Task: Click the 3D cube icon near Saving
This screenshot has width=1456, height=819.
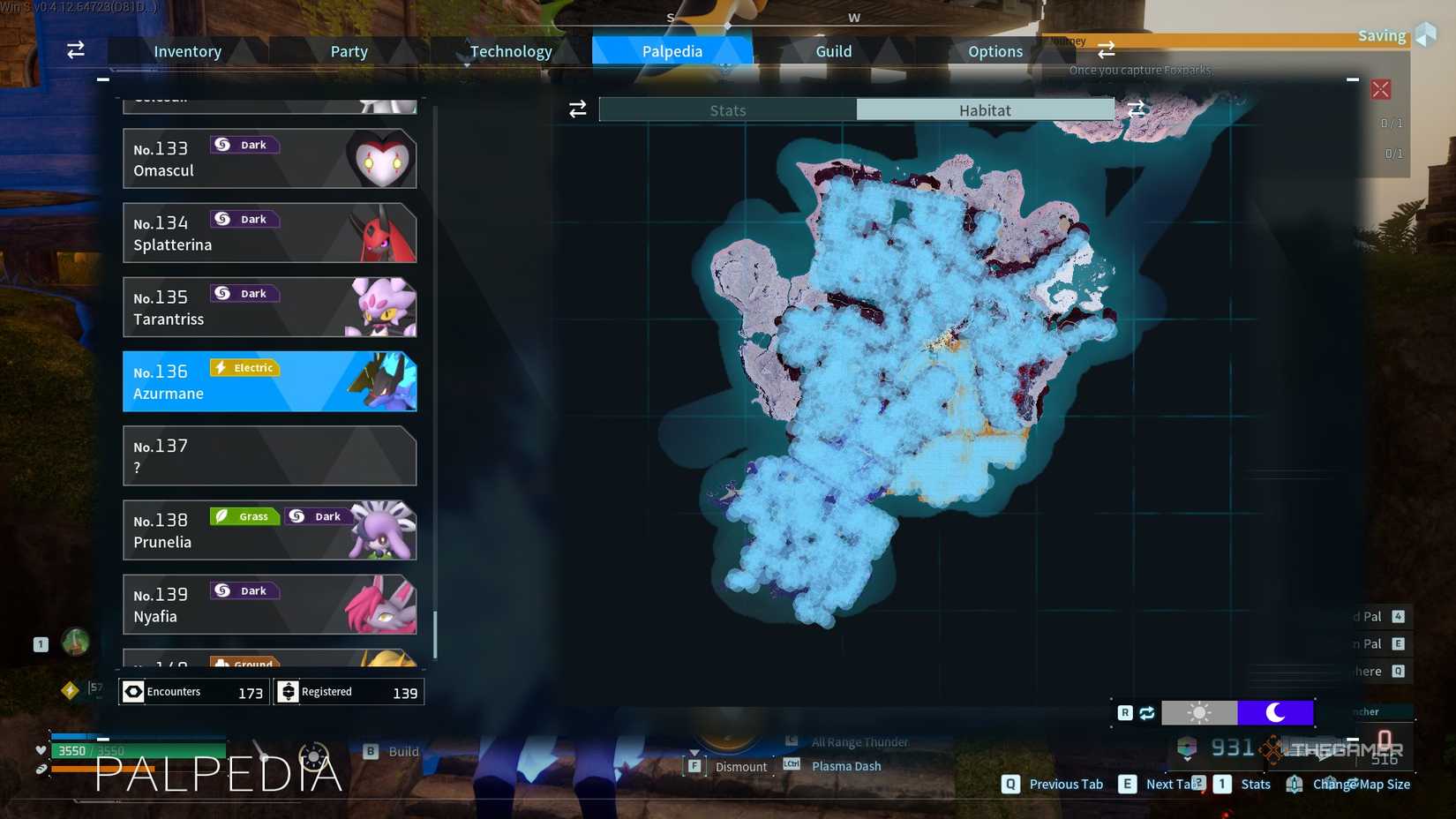Action: [1425, 34]
